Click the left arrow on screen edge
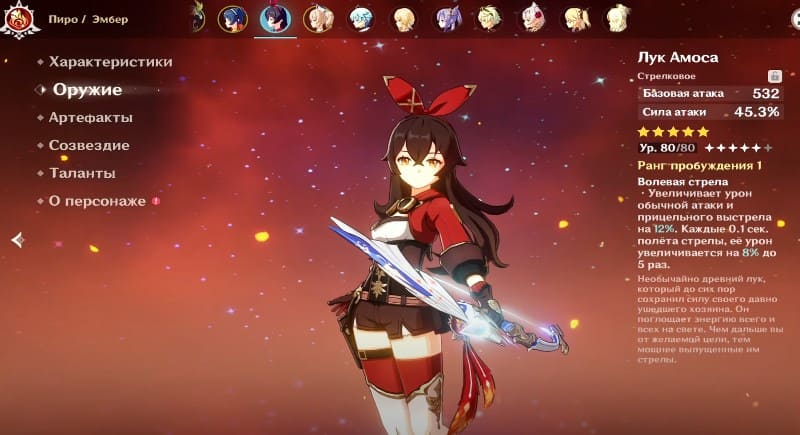This screenshot has width=800, height=435. 17,239
